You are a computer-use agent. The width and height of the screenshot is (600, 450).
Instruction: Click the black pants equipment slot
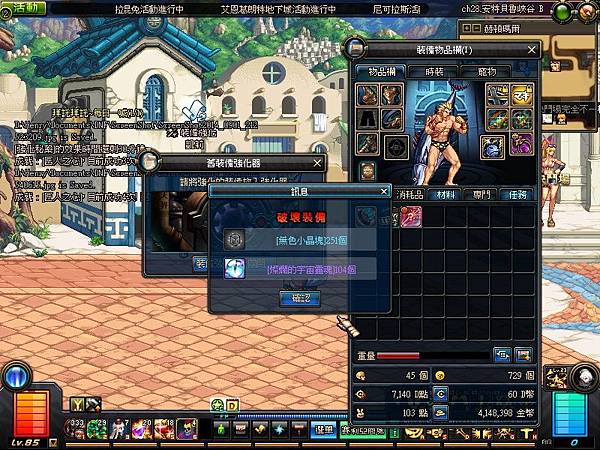click(367, 119)
